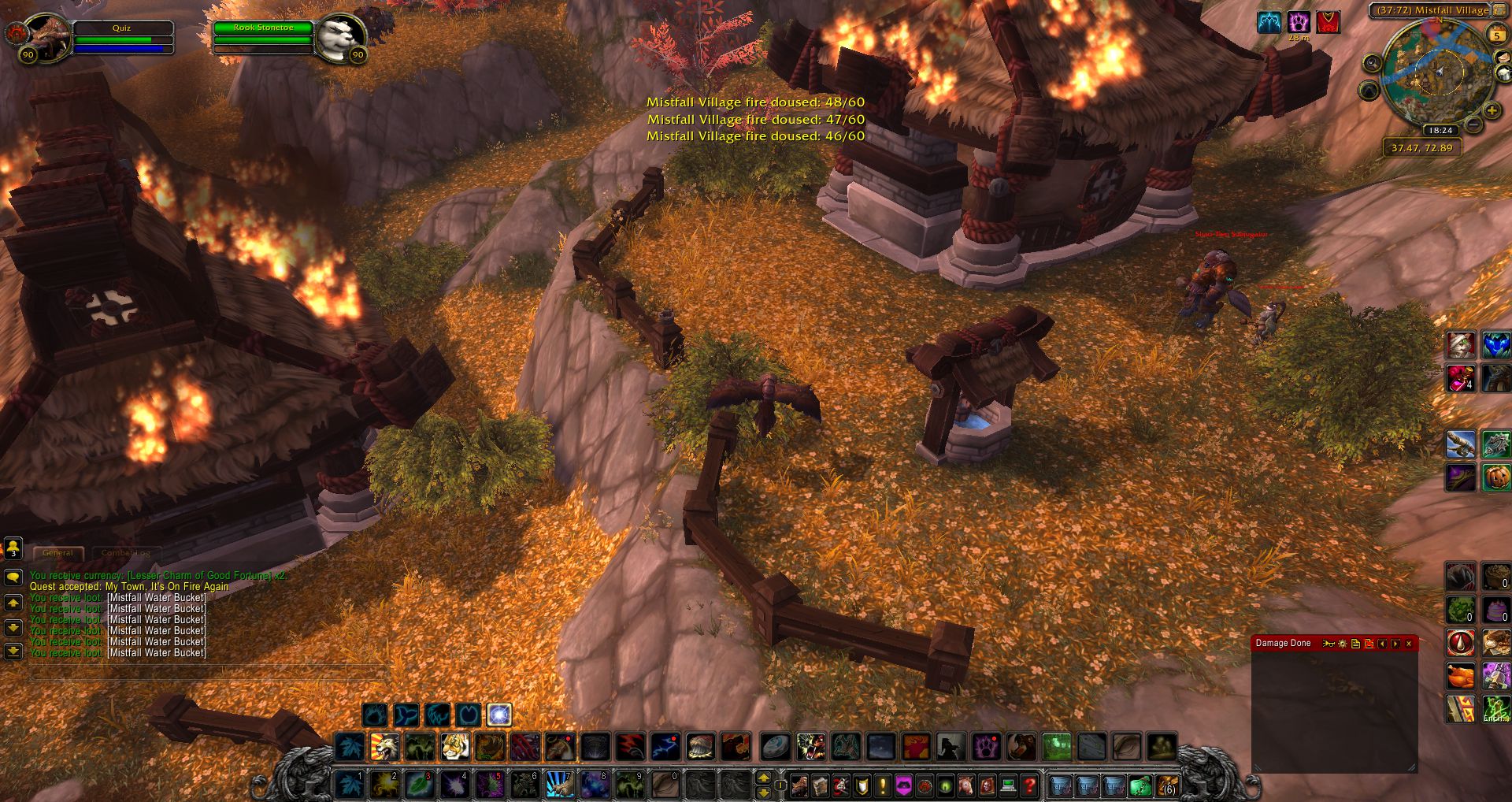This screenshot has height=802, width=1512.
Task: Select the Rook Stonetoe target portrait
Action: pyautogui.click(x=342, y=37)
